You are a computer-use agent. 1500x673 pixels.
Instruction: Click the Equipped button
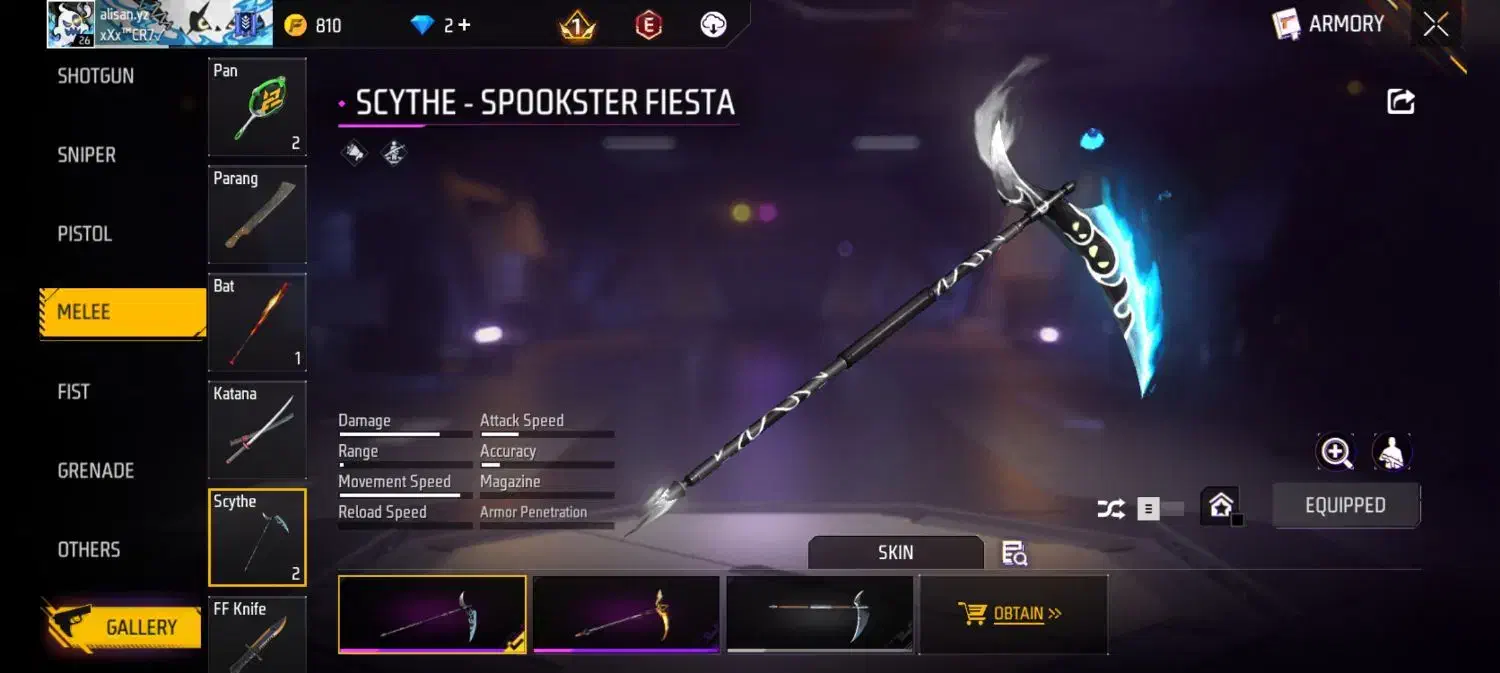(1345, 506)
